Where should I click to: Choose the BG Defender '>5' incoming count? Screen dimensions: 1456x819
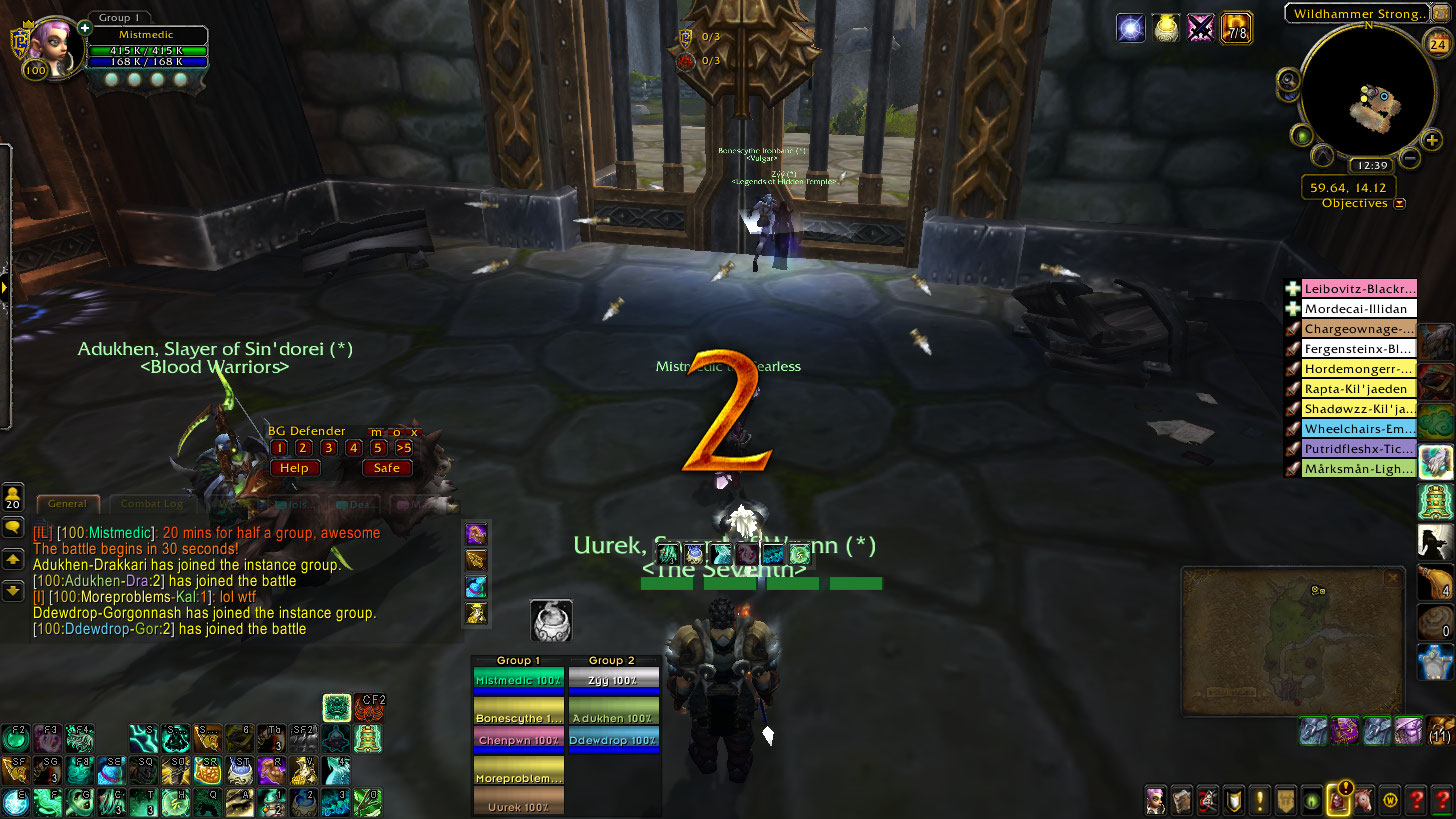click(x=403, y=448)
